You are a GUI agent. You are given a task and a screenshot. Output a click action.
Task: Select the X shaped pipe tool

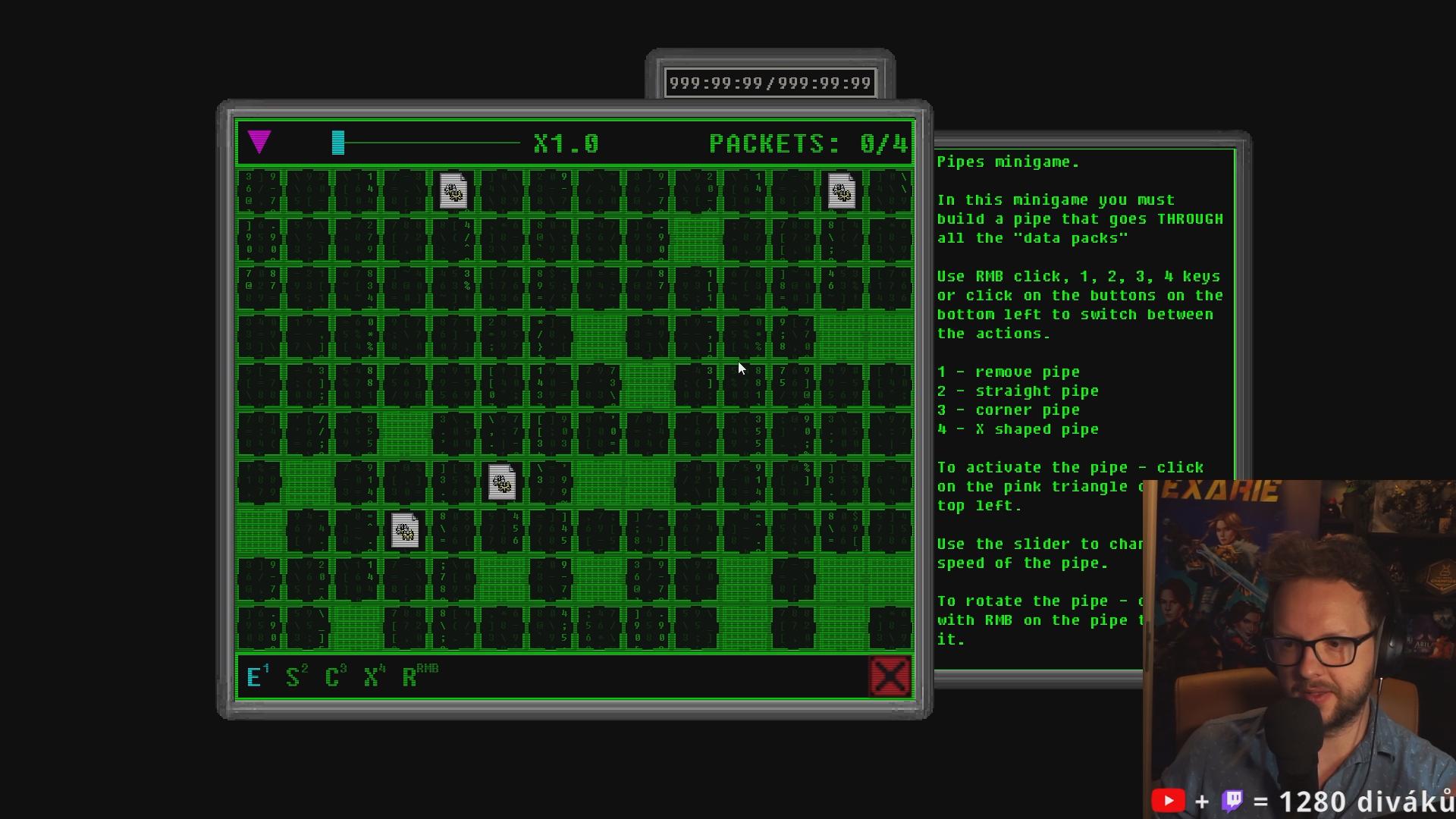[x=372, y=676]
